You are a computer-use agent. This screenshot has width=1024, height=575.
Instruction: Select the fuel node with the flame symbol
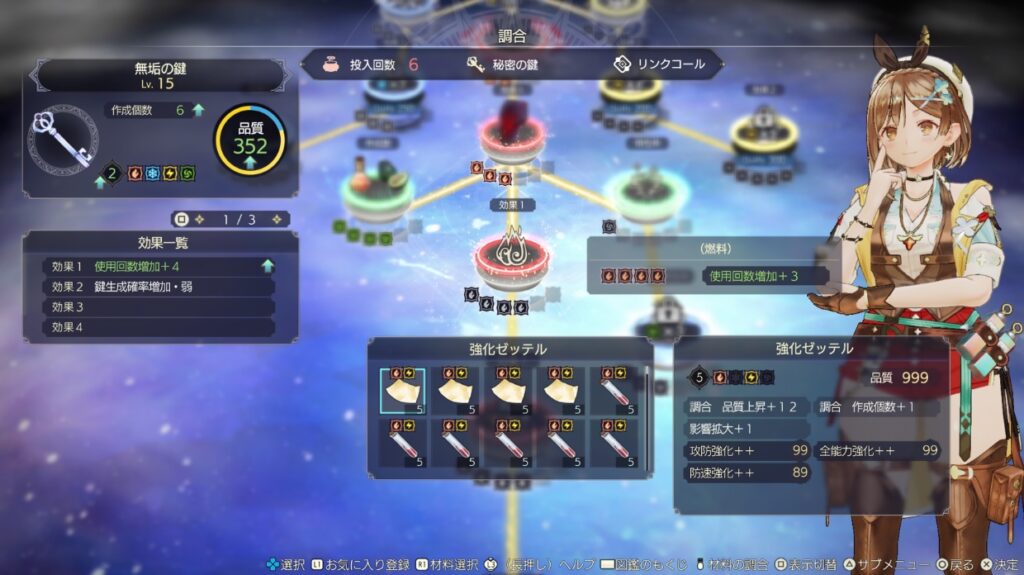[x=511, y=257]
